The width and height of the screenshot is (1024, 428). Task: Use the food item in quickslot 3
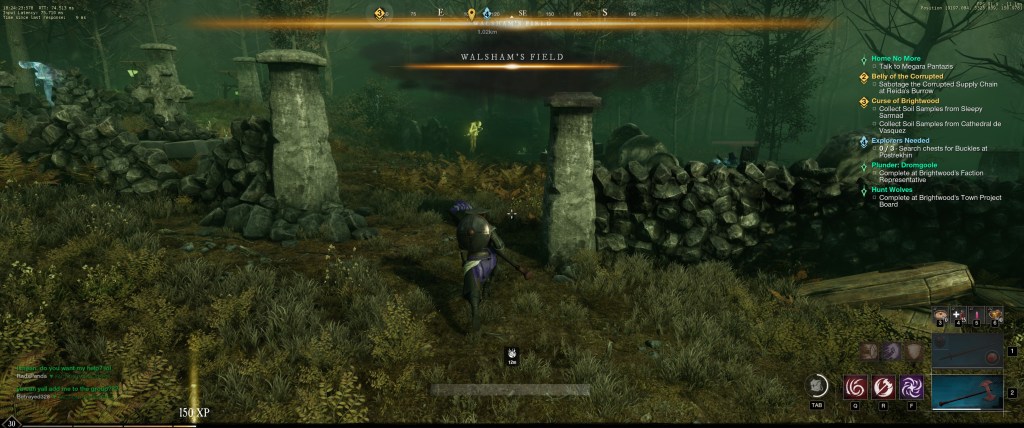(941, 316)
